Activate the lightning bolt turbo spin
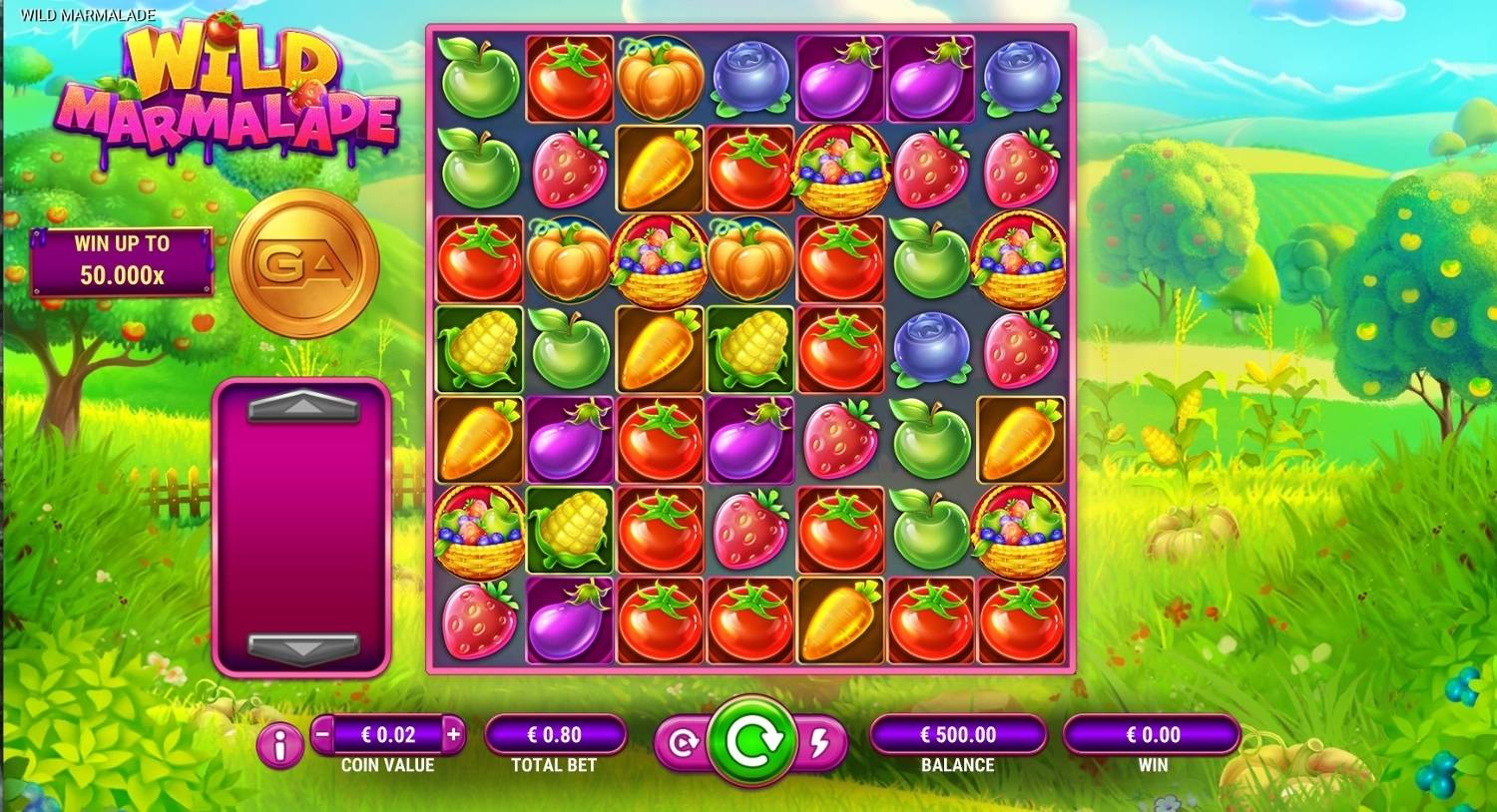1497x812 pixels. click(820, 743)
